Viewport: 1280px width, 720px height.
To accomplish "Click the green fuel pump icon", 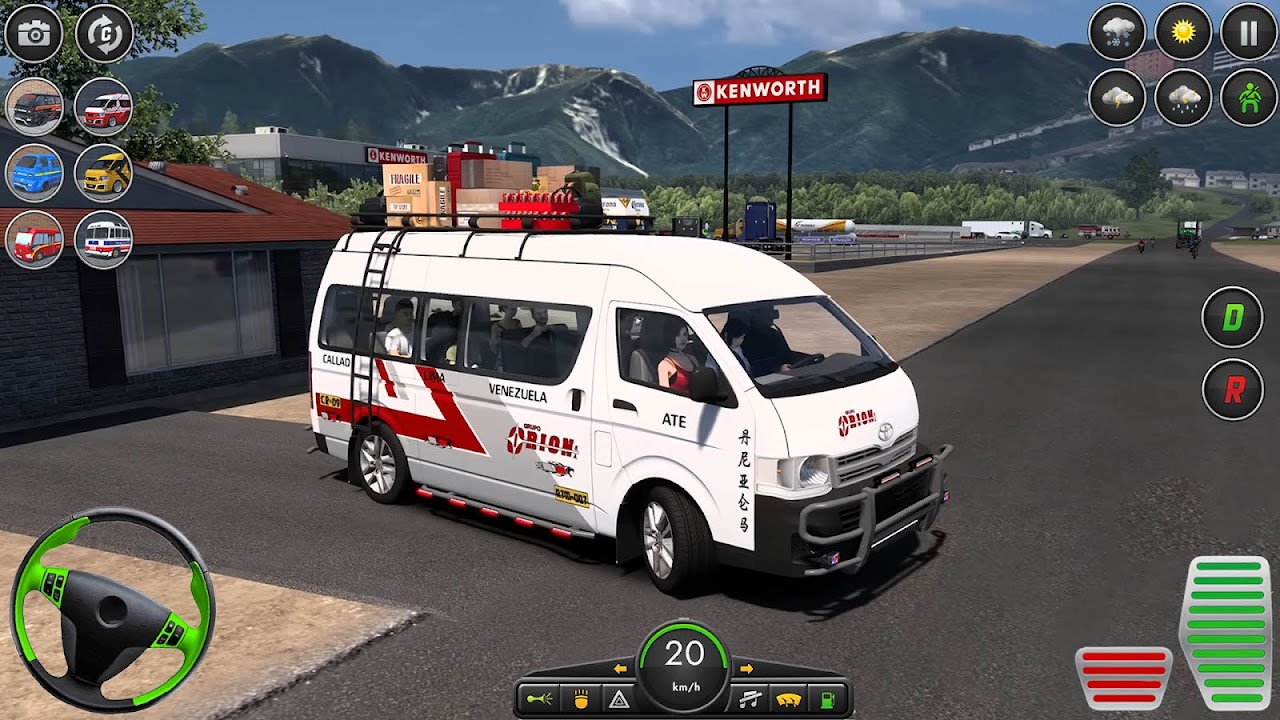I will [828, 698].
